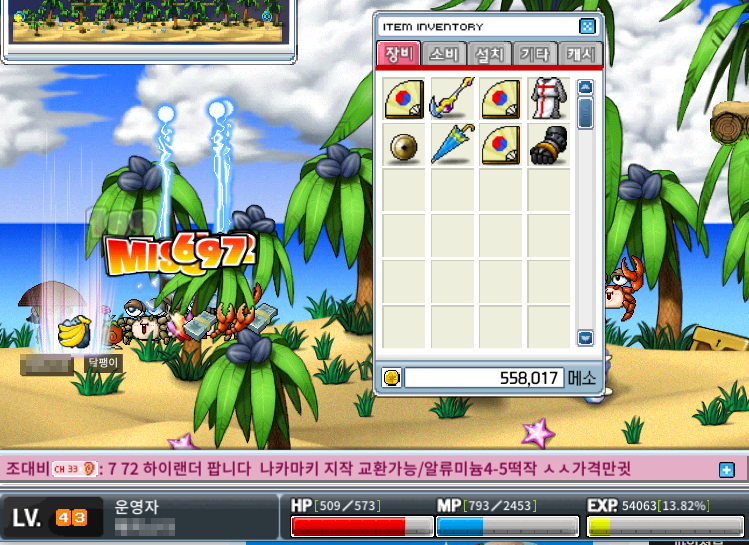The width and height of the screenshot is (749, 545).
Task: Click the inventory scroll-down arrow
Action: [586, 338]
